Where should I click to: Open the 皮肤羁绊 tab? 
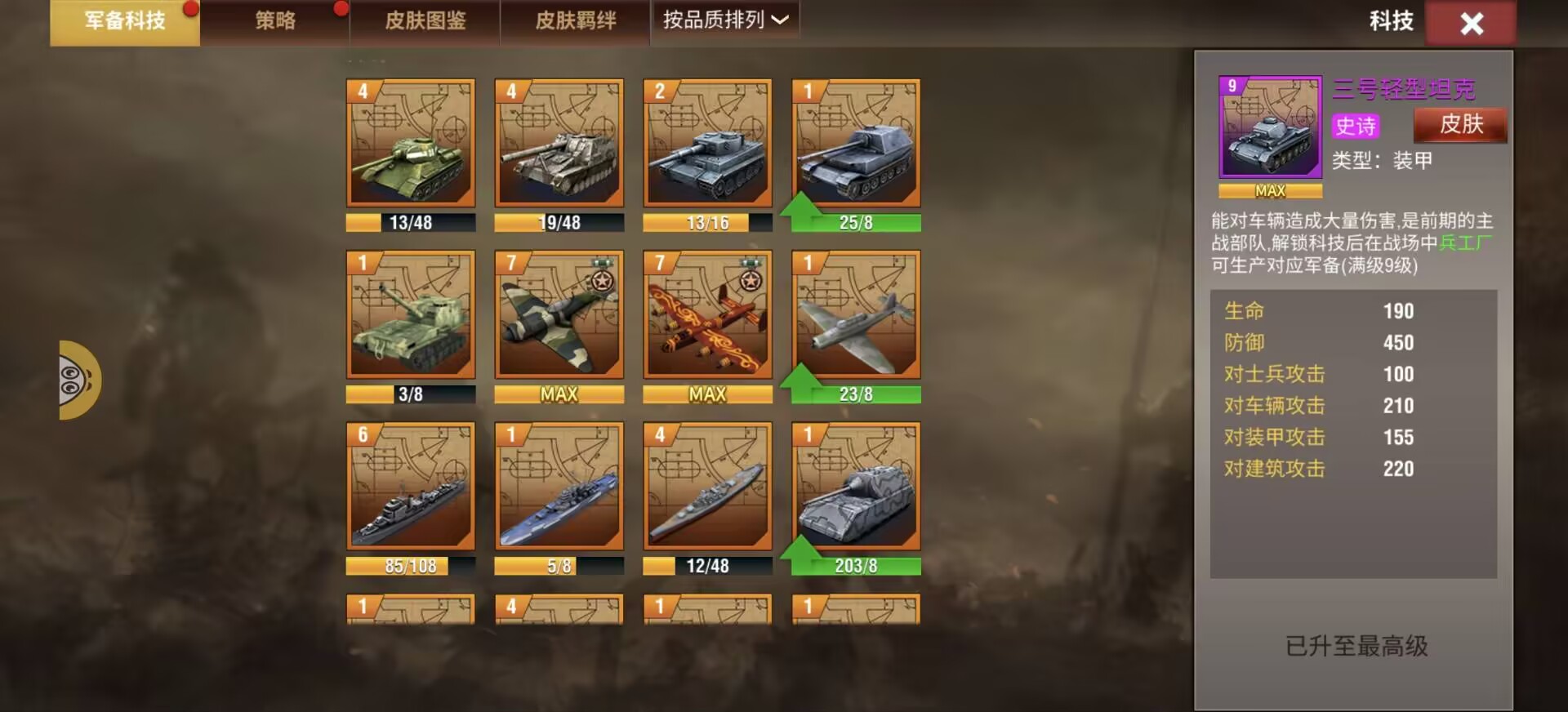point(576,21)
